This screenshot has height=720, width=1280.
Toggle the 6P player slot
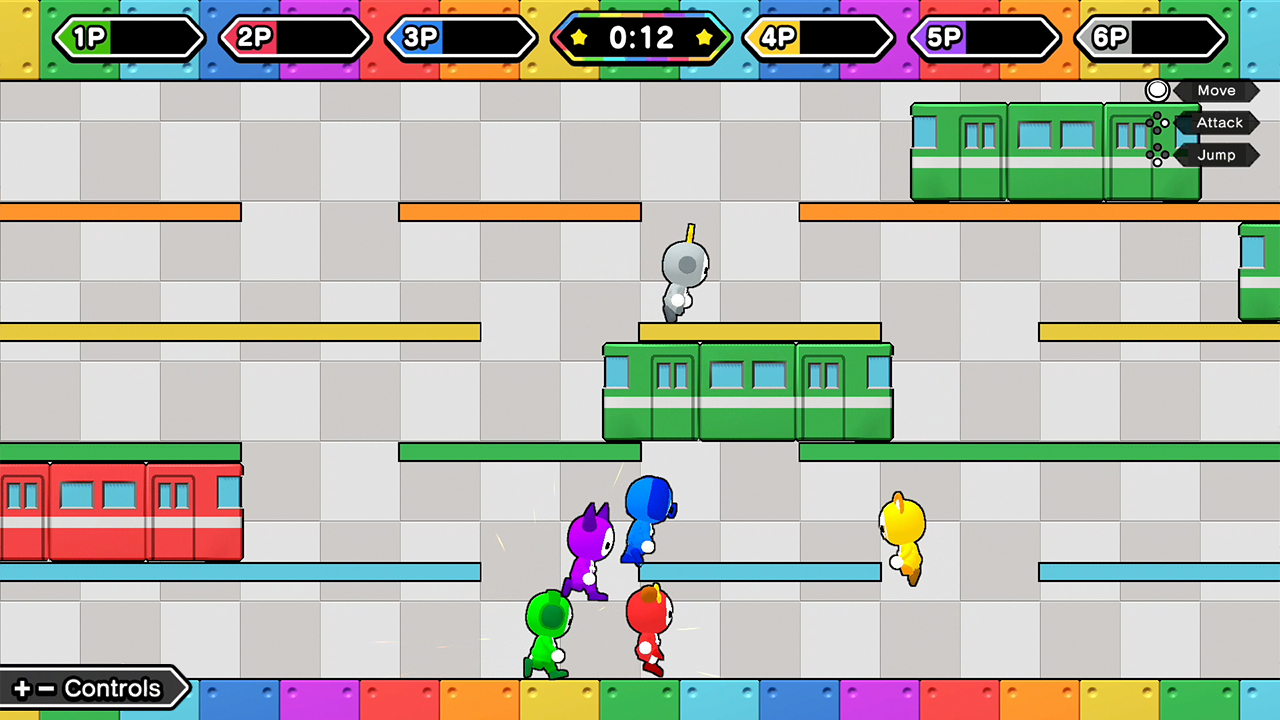(1151, 39)
